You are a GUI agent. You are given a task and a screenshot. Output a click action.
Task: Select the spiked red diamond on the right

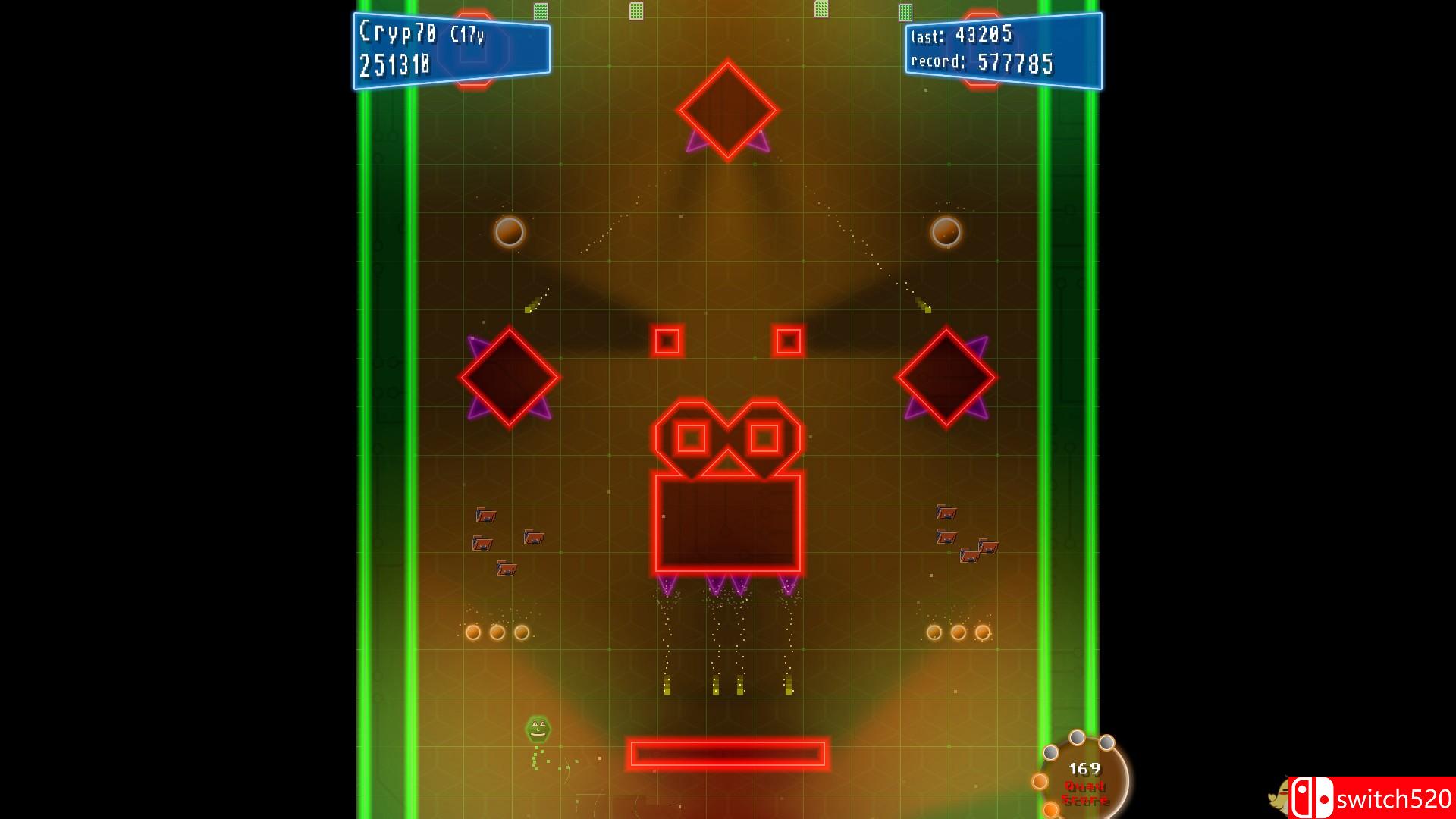(x=946, y=378)
